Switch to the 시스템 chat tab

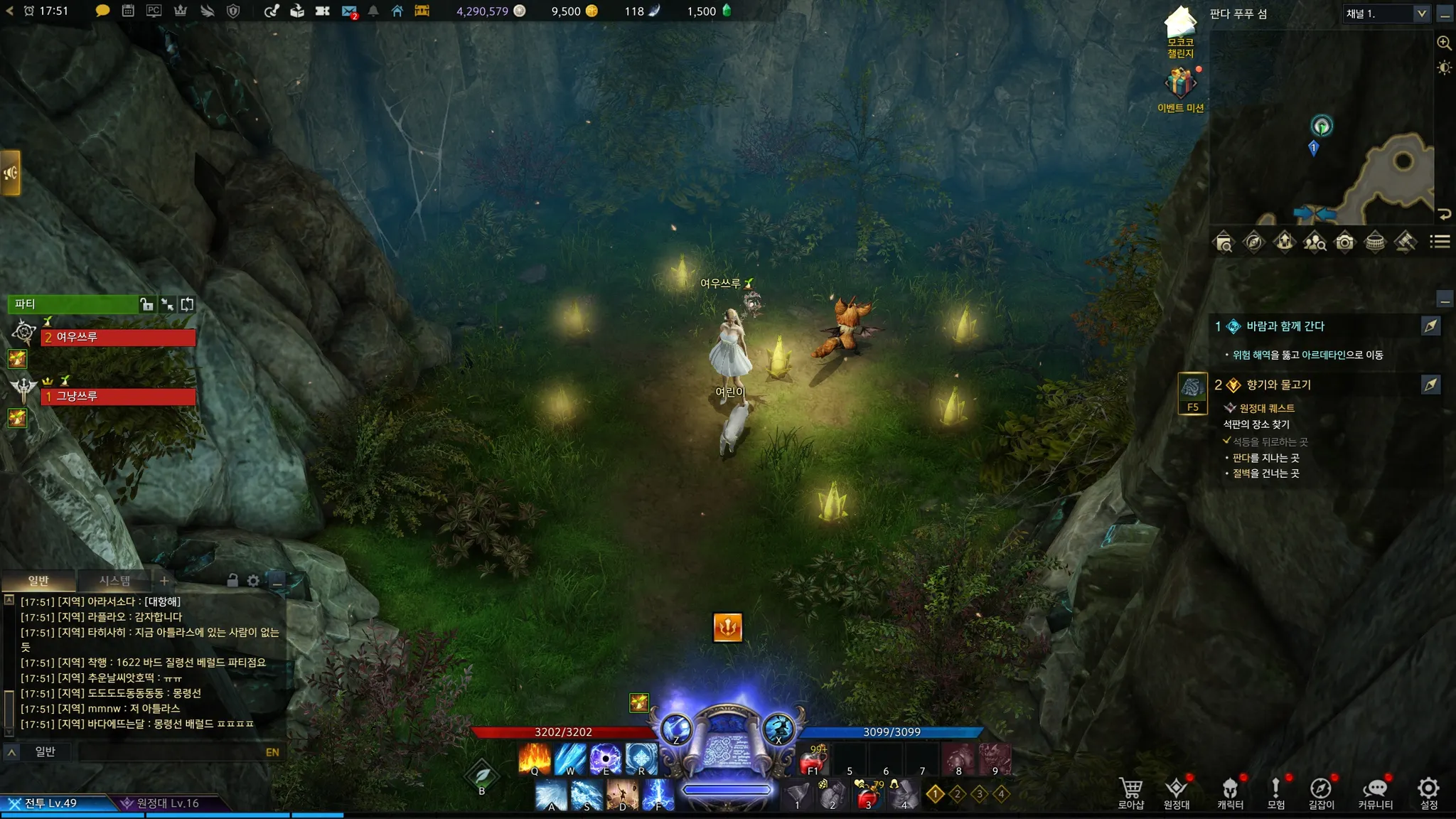click(114, 581)
